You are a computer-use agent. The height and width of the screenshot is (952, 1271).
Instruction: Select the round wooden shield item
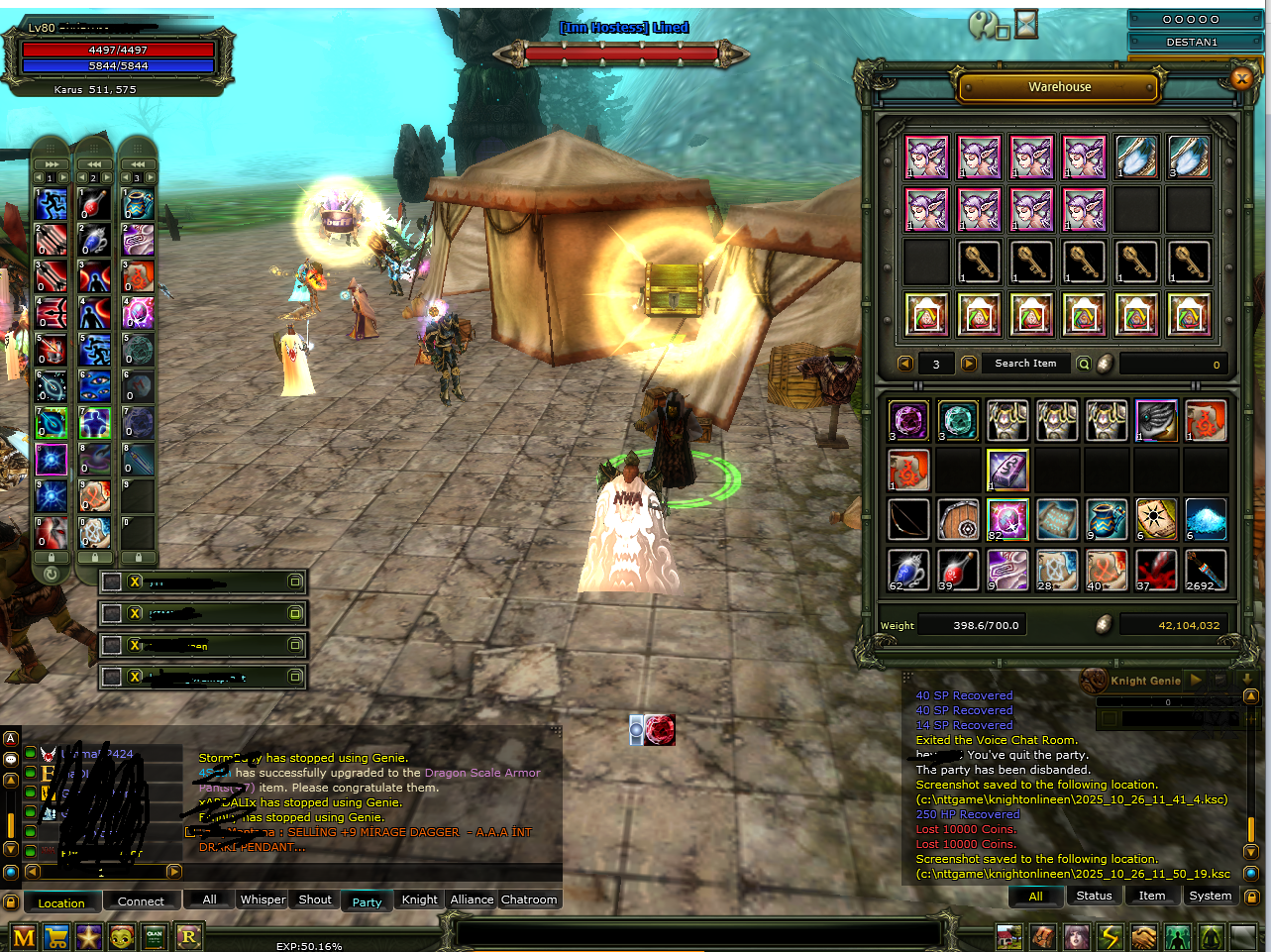pos(958,519)
